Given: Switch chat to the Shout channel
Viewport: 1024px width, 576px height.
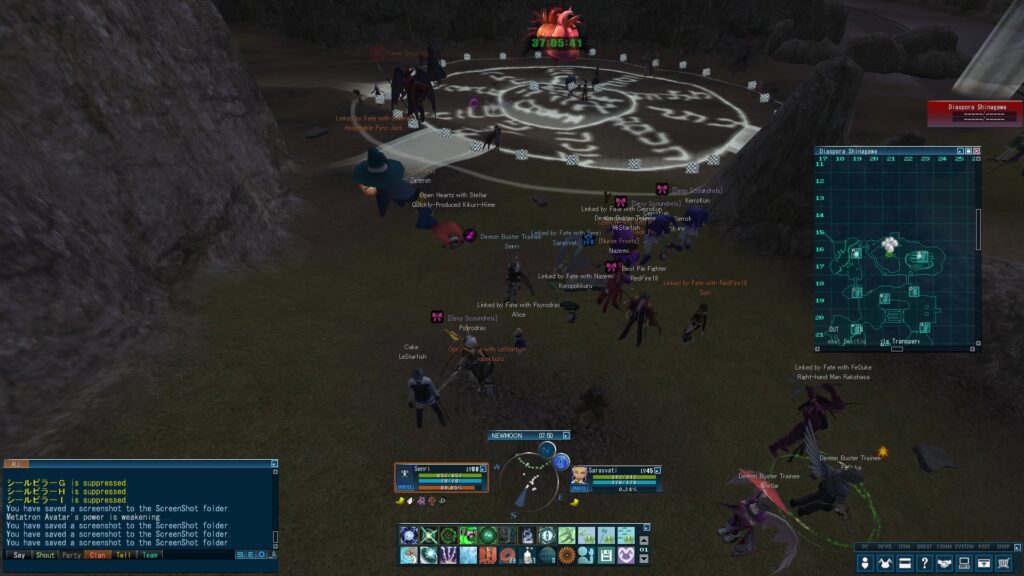Looking at the screenshot, I should [45, 555].
